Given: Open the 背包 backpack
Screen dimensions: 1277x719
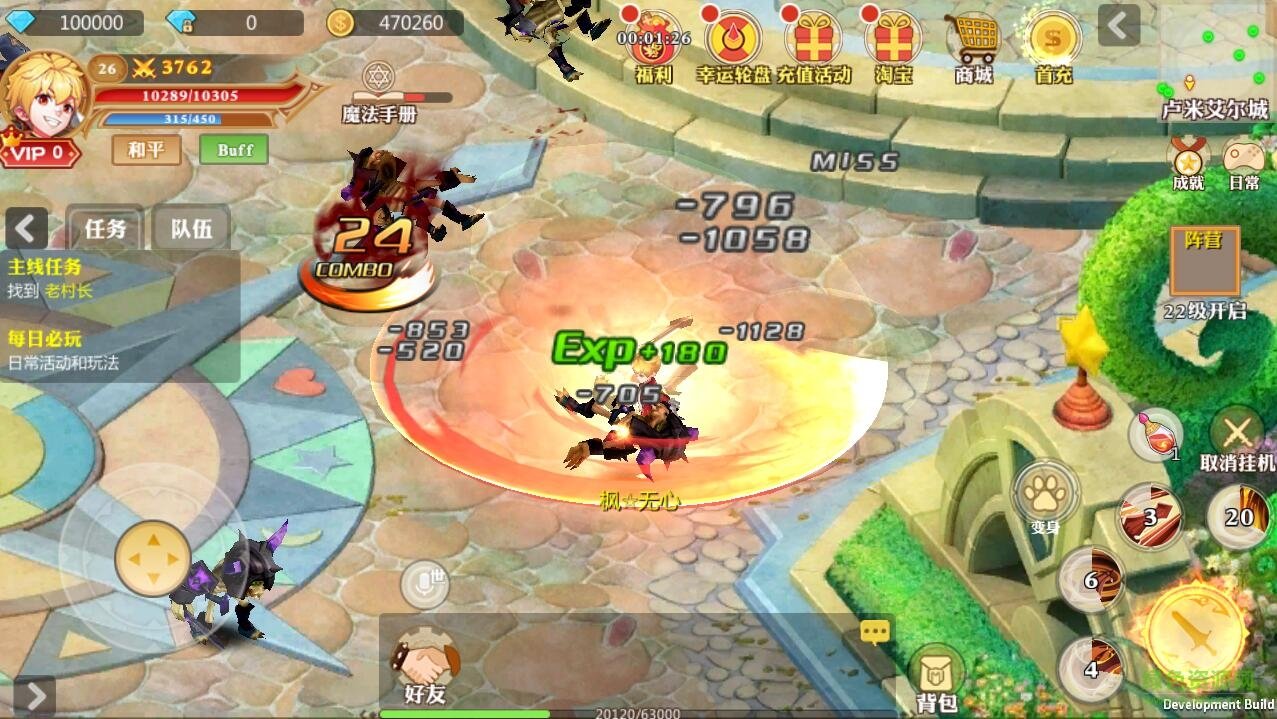Looking at the screenshot, I should [x=938, y=677].
